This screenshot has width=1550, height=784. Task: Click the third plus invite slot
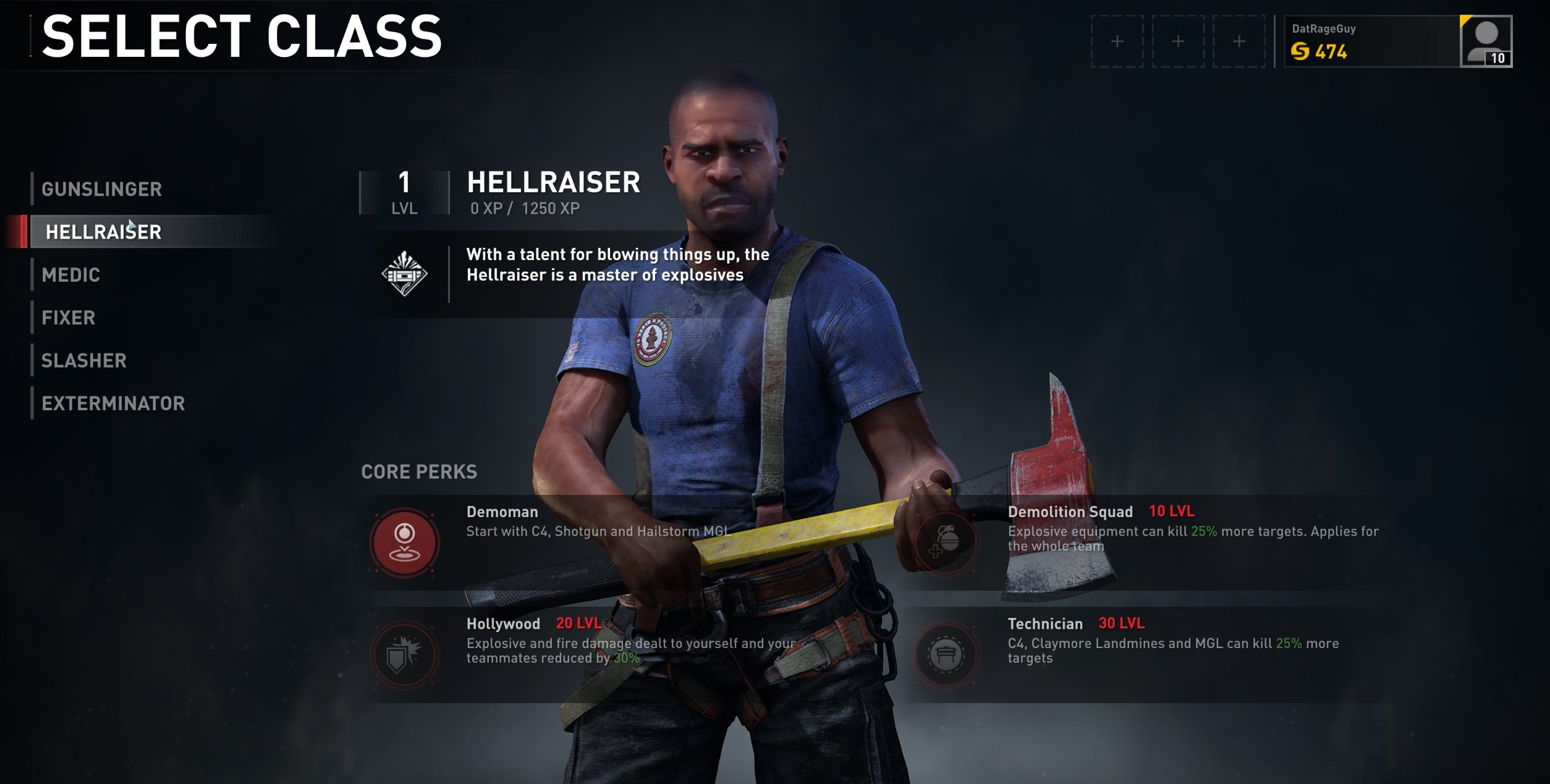(x=1240, y=42)
